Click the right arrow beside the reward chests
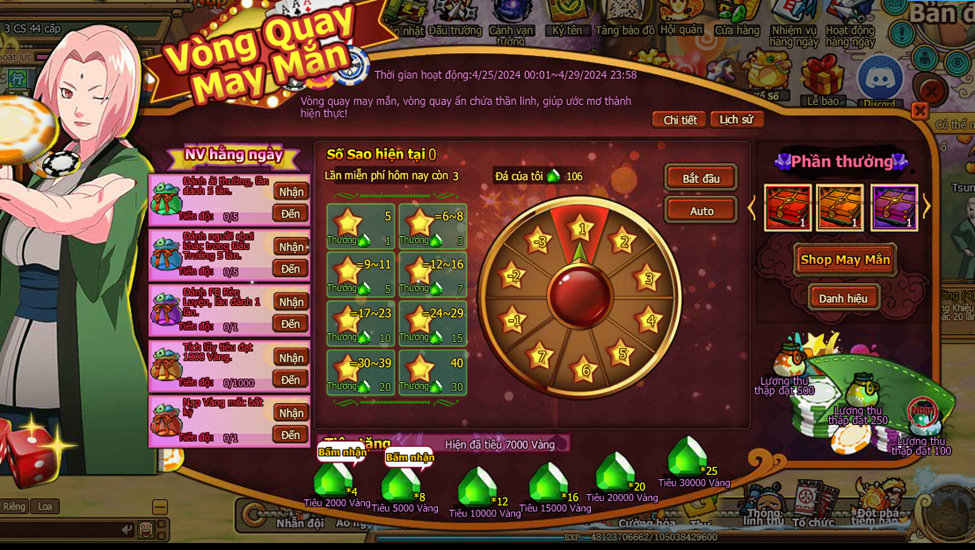The width and height of the screenshot is (975, 550). 927,208
